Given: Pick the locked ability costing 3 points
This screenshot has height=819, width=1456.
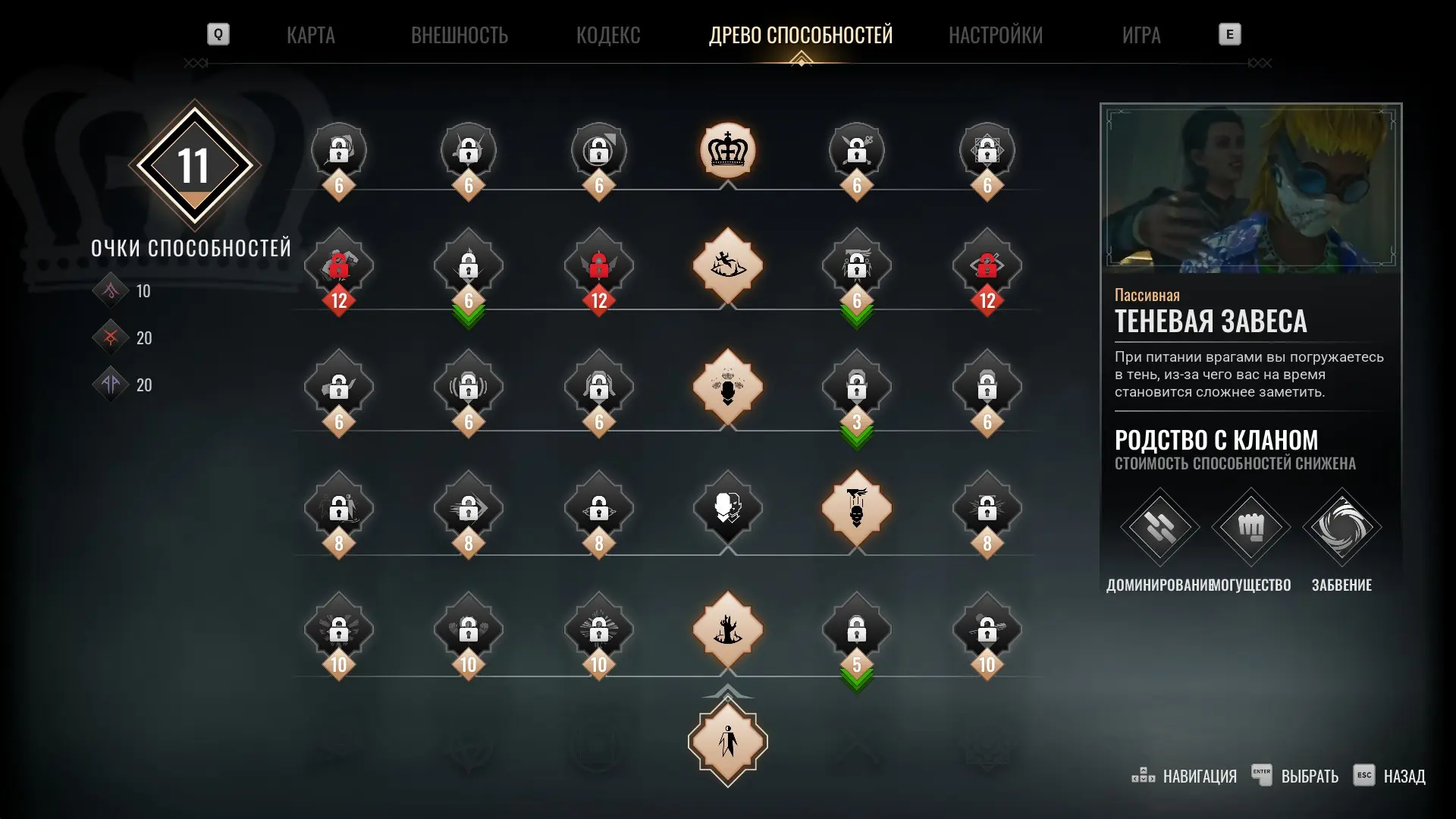Looking at the screenshot, I should [857, 388].
